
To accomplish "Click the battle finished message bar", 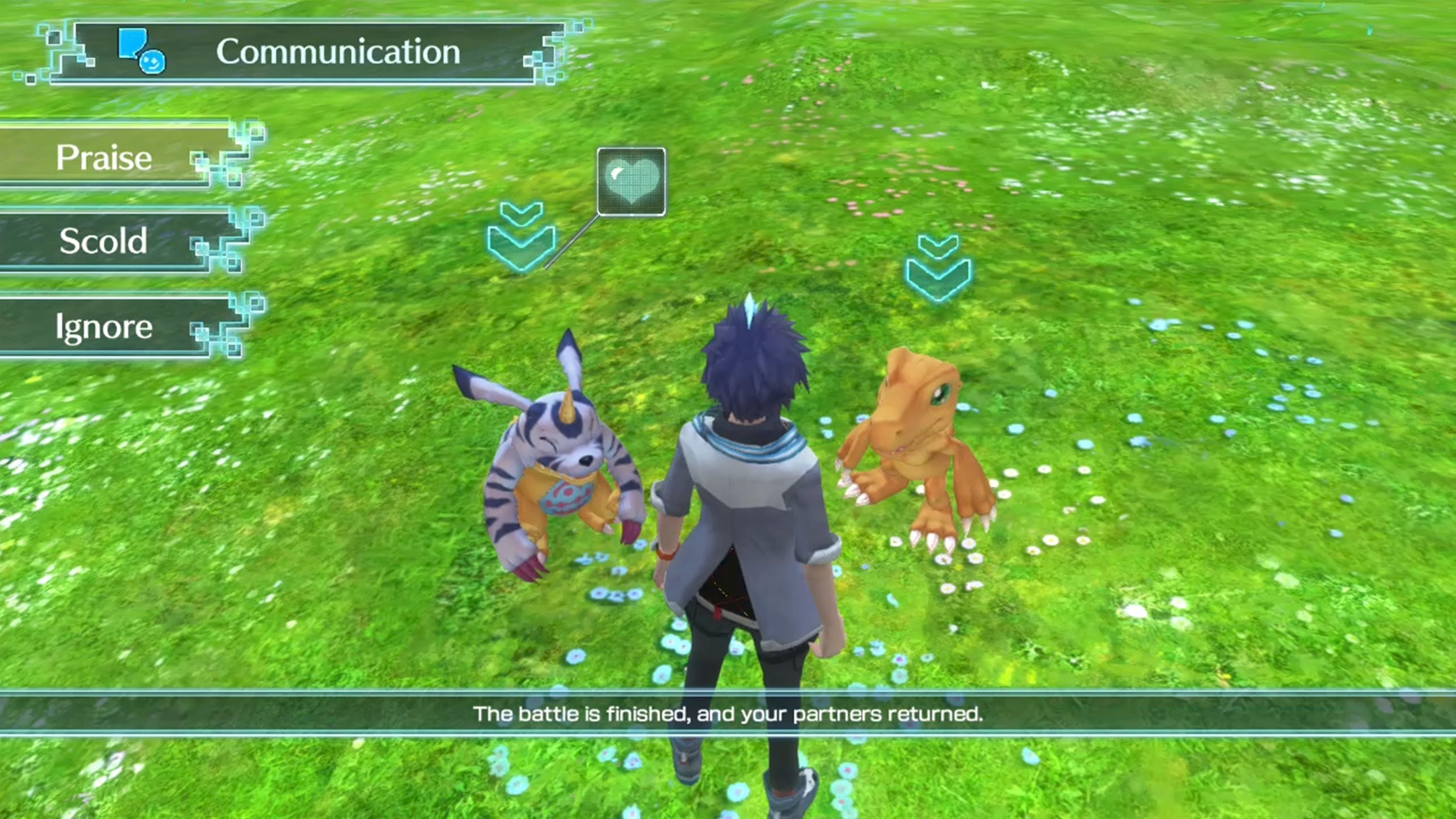I will click(x=728, y=714).
